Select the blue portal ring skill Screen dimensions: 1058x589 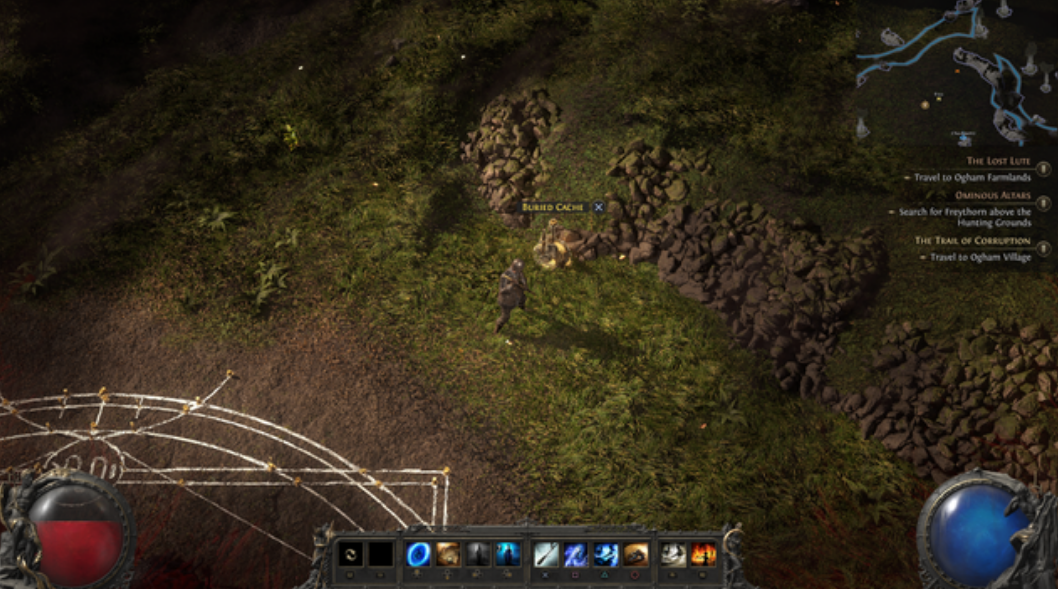click(x=419, y=553)
